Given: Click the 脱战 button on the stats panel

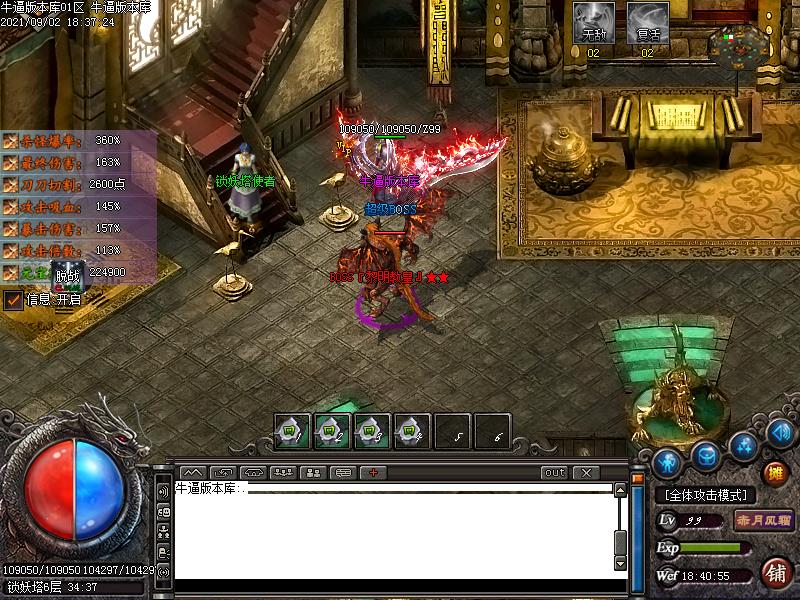Looking at the screenshot, I should coord(67,277).
